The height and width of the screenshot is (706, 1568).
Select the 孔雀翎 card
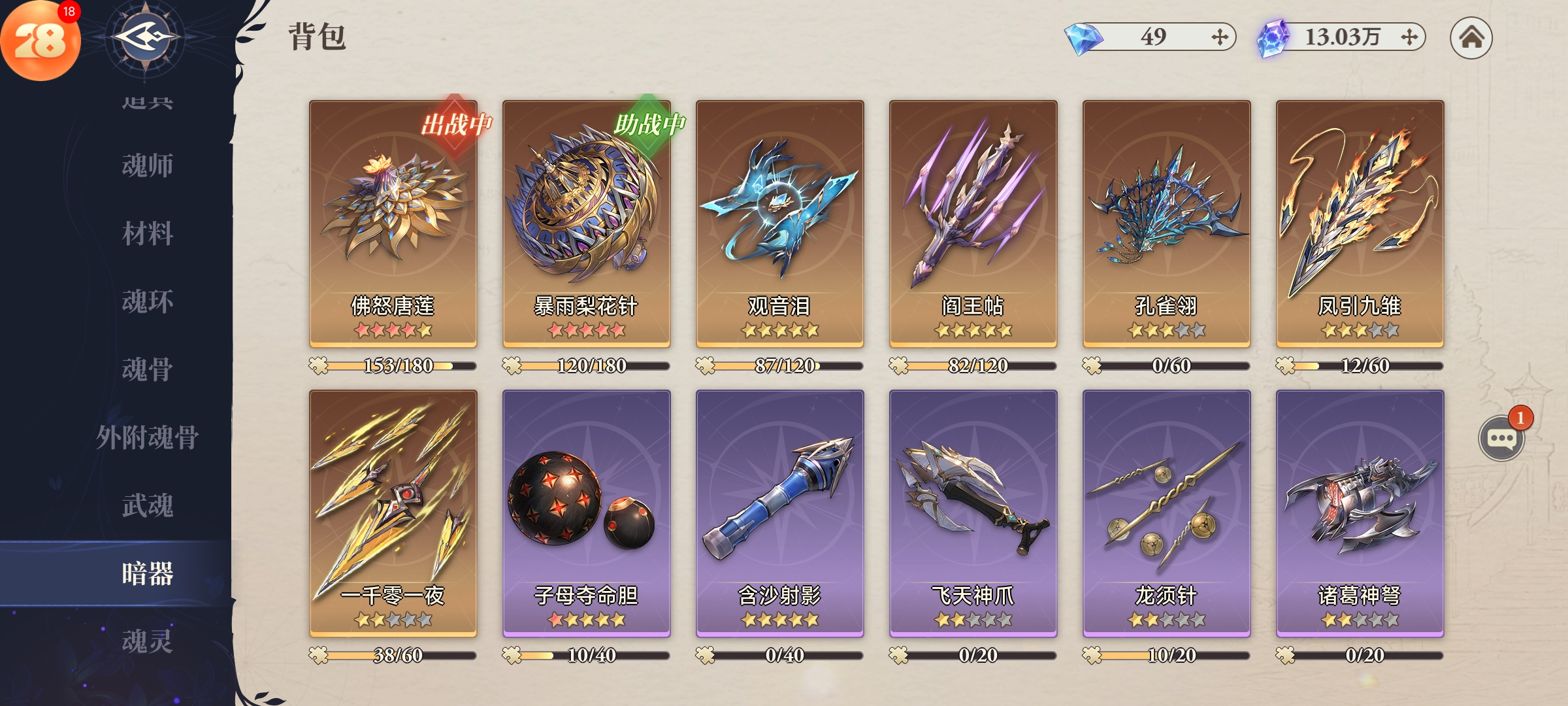[x=1166, y=222]
